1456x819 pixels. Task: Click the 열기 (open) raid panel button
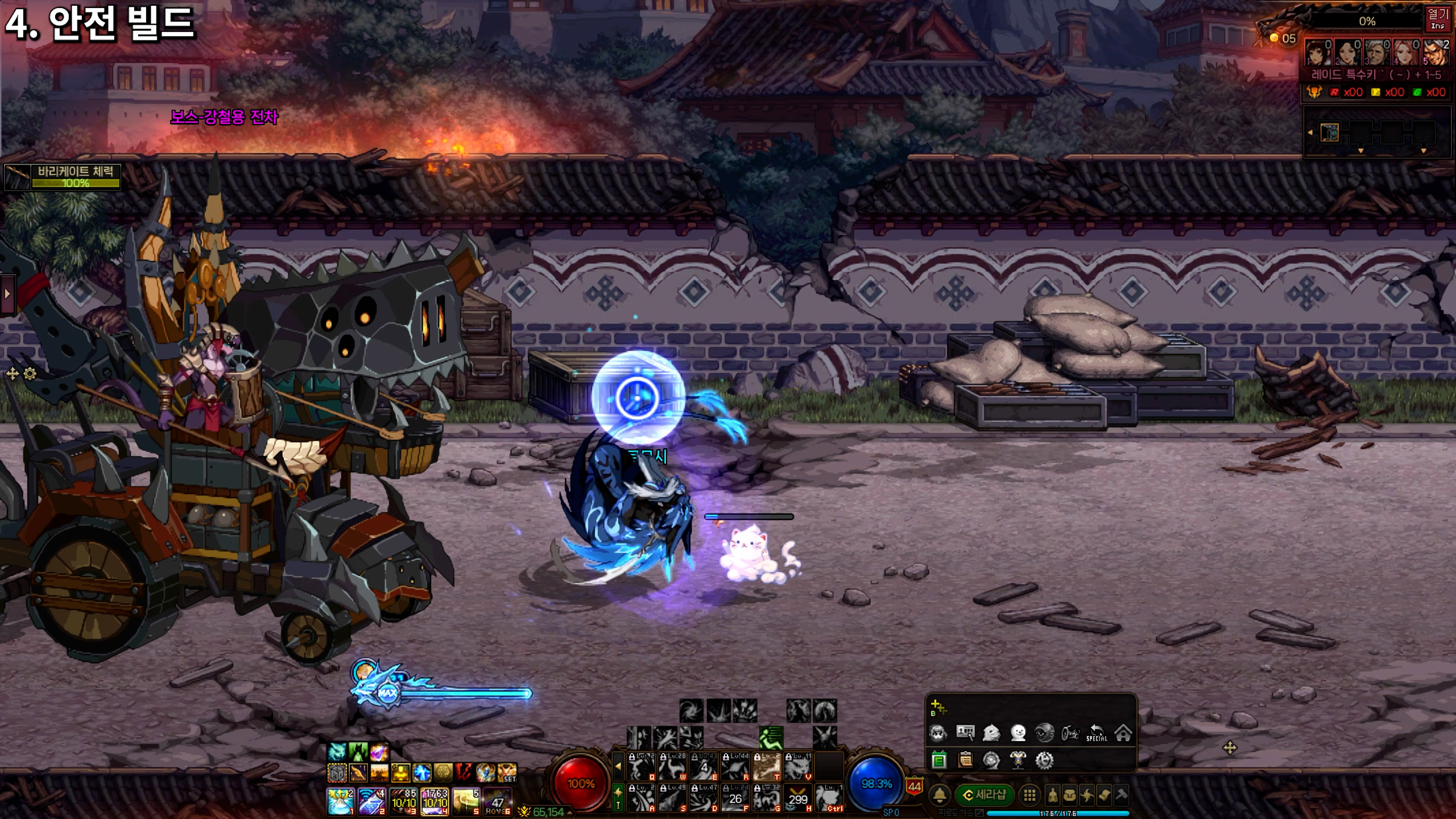pos(1438,18)
